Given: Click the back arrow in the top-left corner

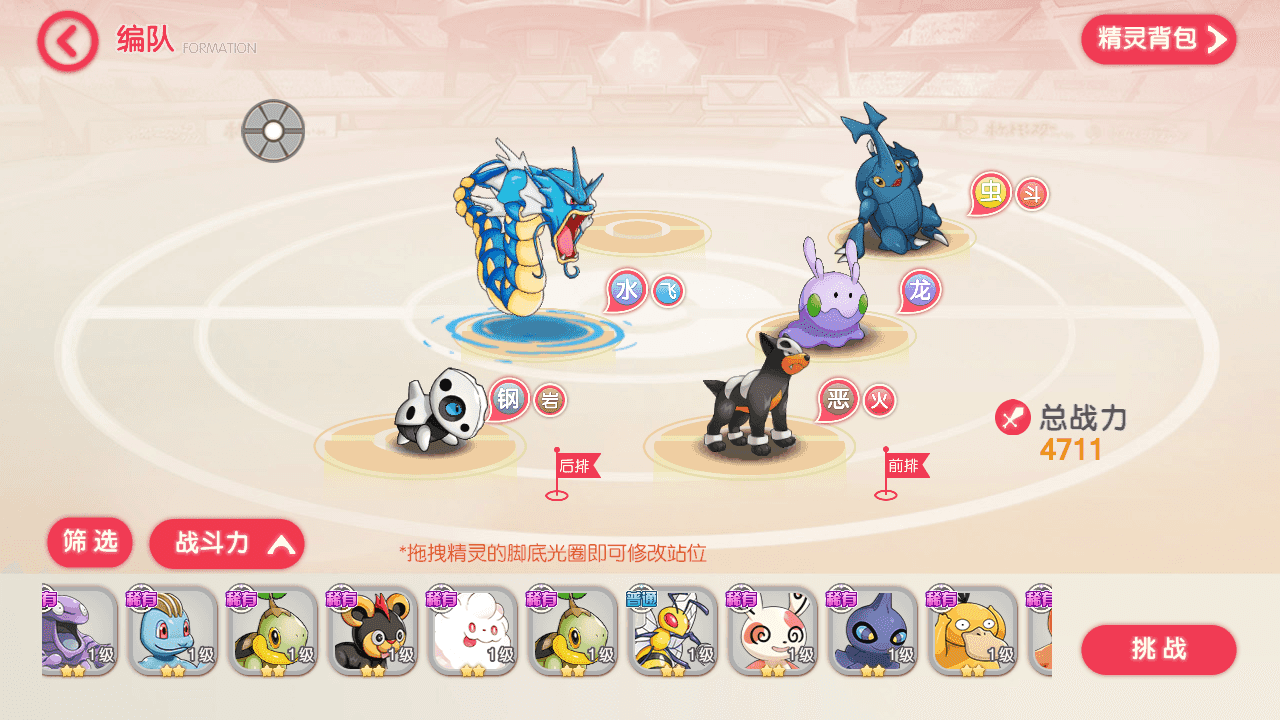Looking at the screenshot, I should click(x=65, y=40).
